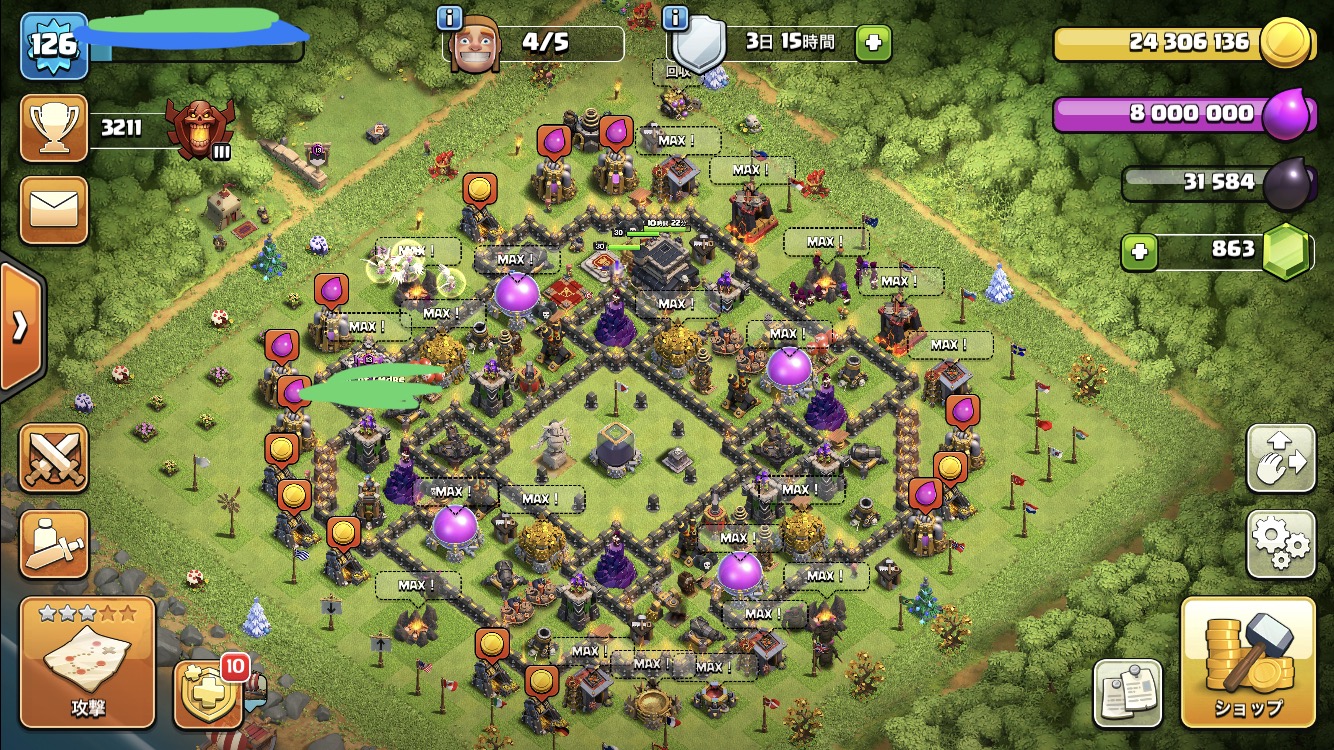Buy gems with the green plus button

pos(1138,252)
